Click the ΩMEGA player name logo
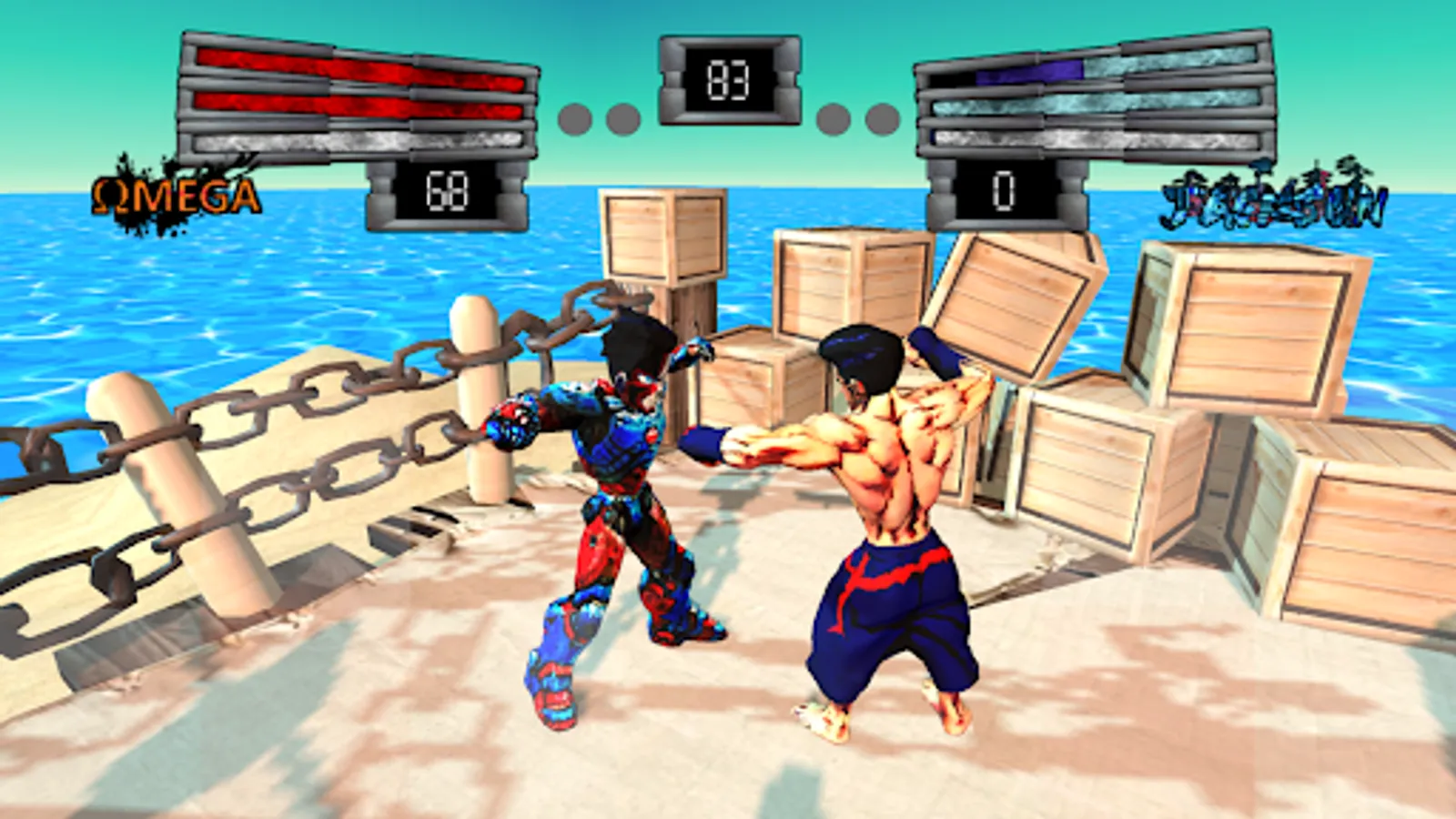 coord(177,194)
